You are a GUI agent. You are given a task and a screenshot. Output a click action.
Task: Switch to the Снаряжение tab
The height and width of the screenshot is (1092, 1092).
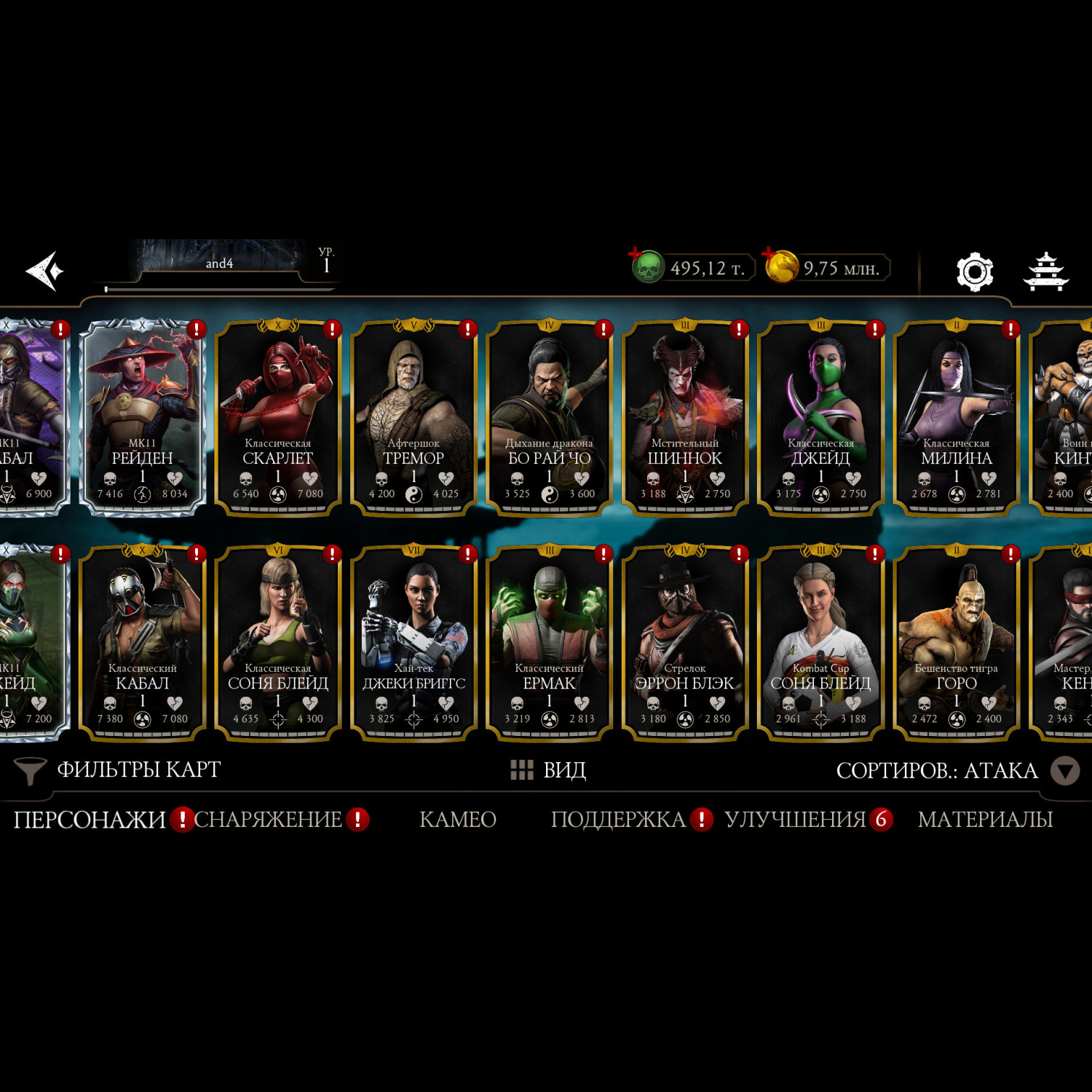(268, 820)
